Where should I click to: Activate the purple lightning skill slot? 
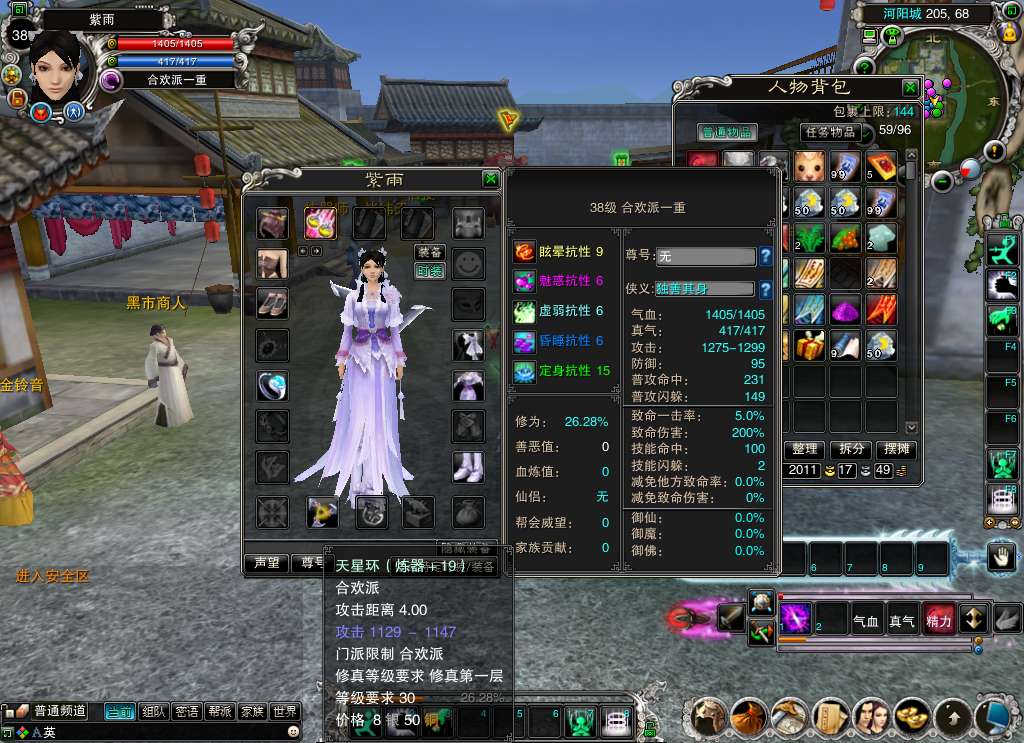796,617
